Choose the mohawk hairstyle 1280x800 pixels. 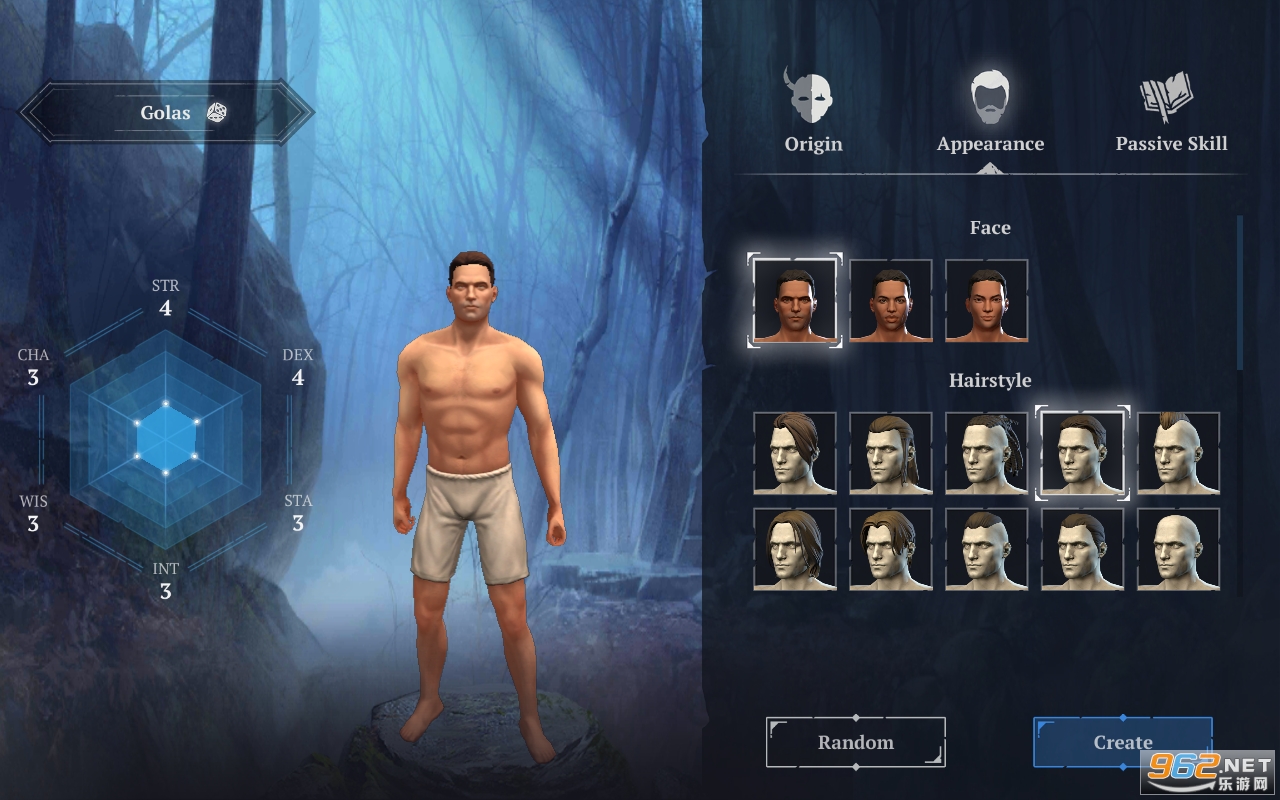coord(1178,453)
